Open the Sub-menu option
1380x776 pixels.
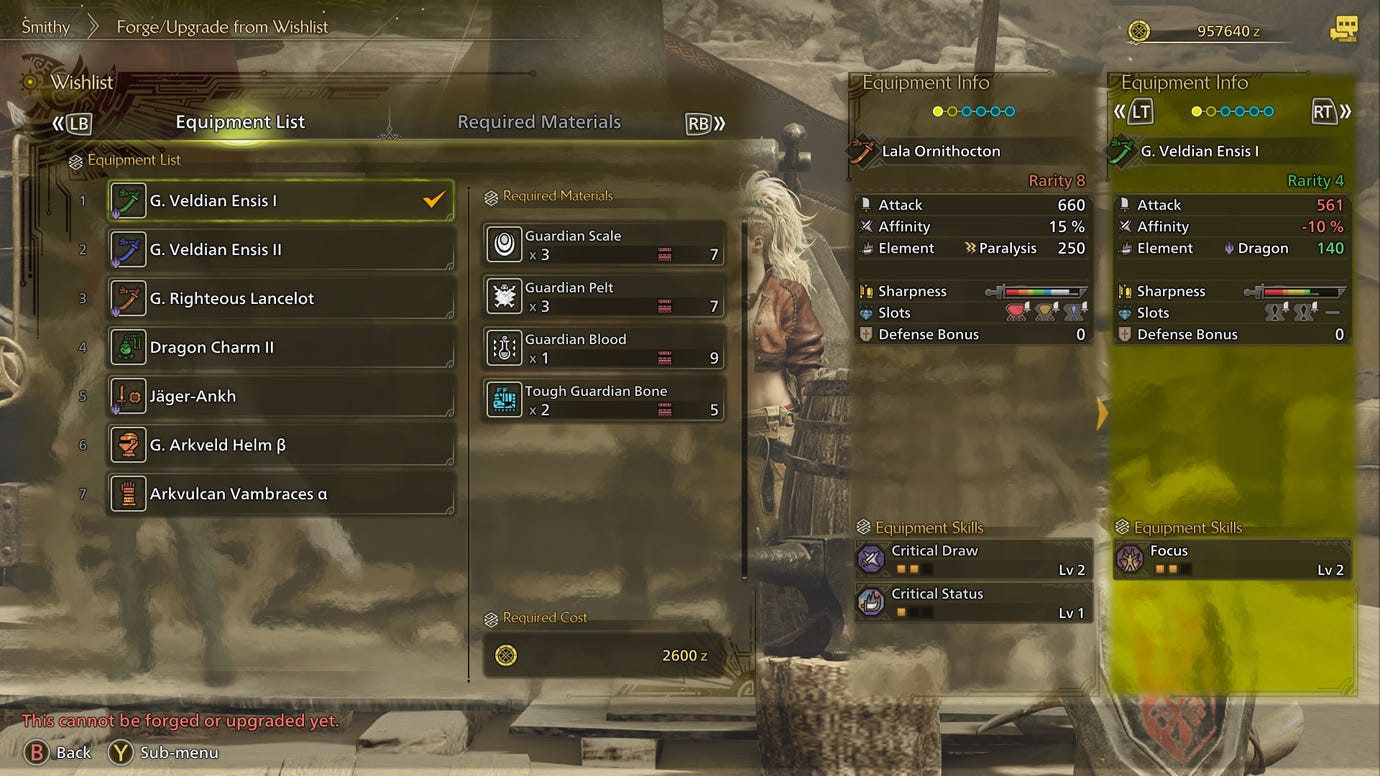(162, 752)
